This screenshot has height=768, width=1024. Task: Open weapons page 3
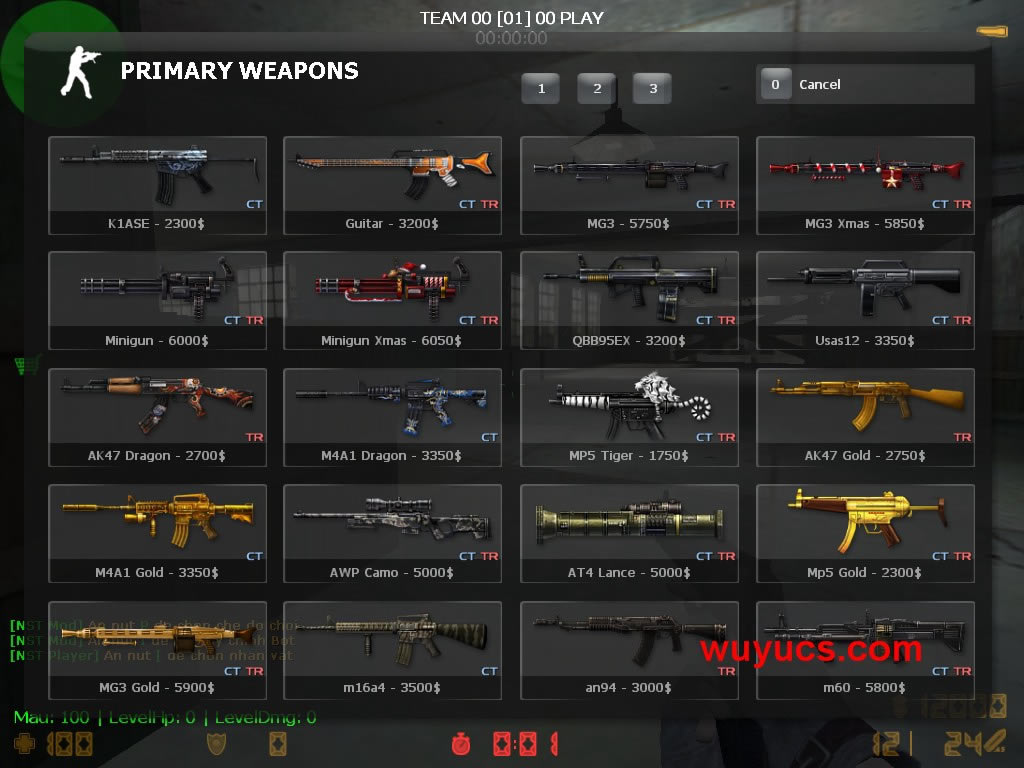(653, 88)
